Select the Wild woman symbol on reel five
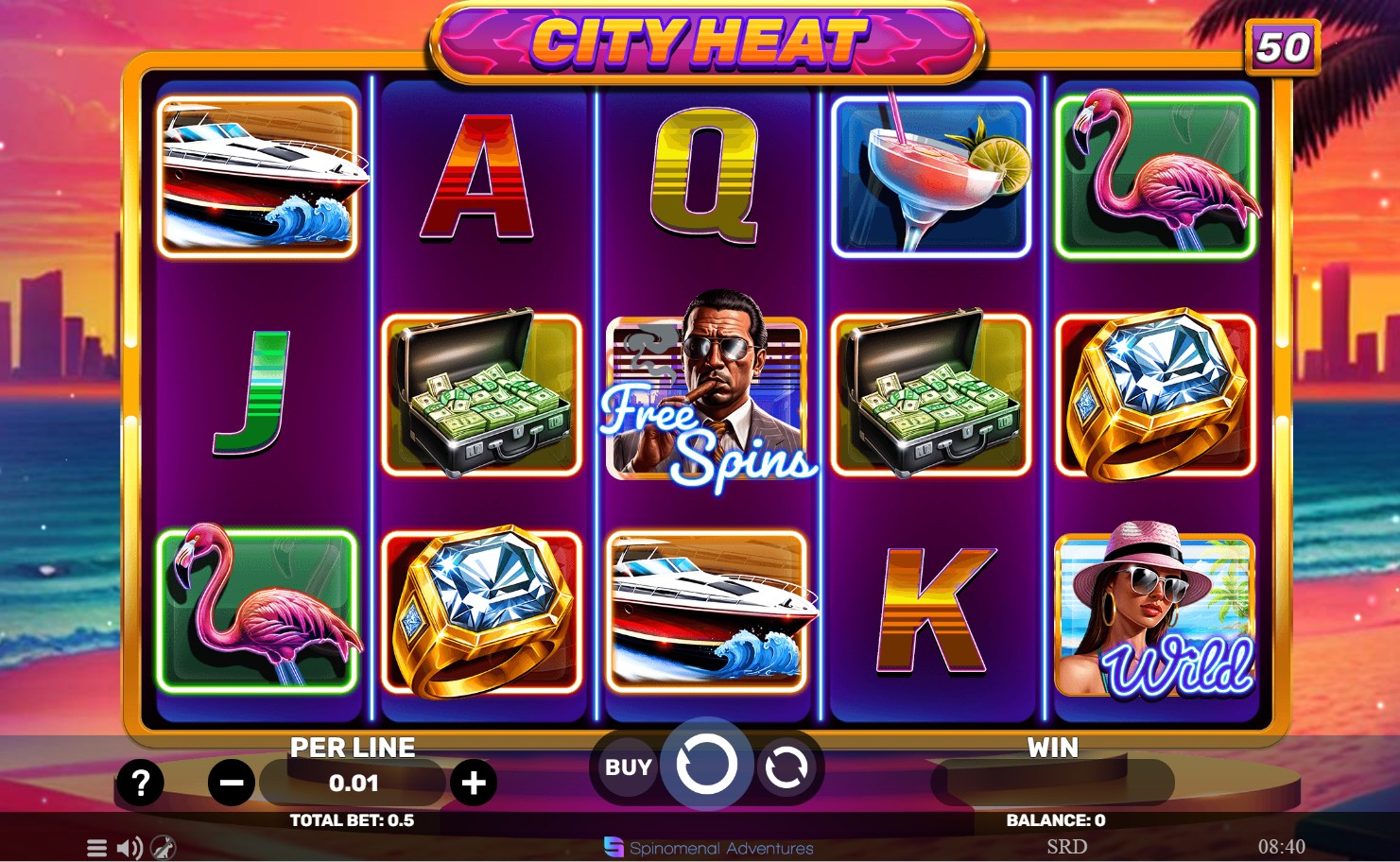 [1154, 614]
